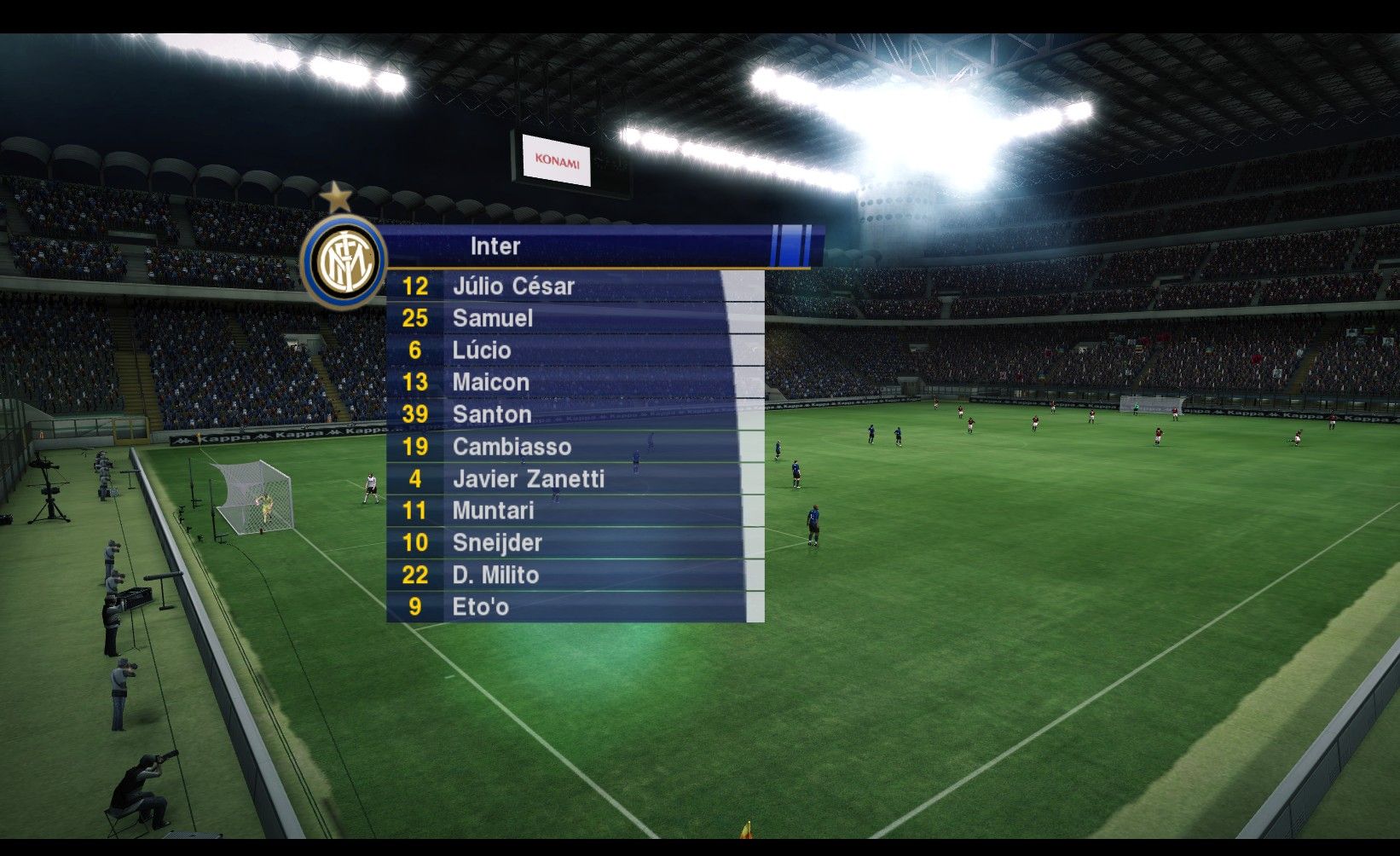
Task: Choose D. Milito's lineup entry
Action: (x=495, y=575)
